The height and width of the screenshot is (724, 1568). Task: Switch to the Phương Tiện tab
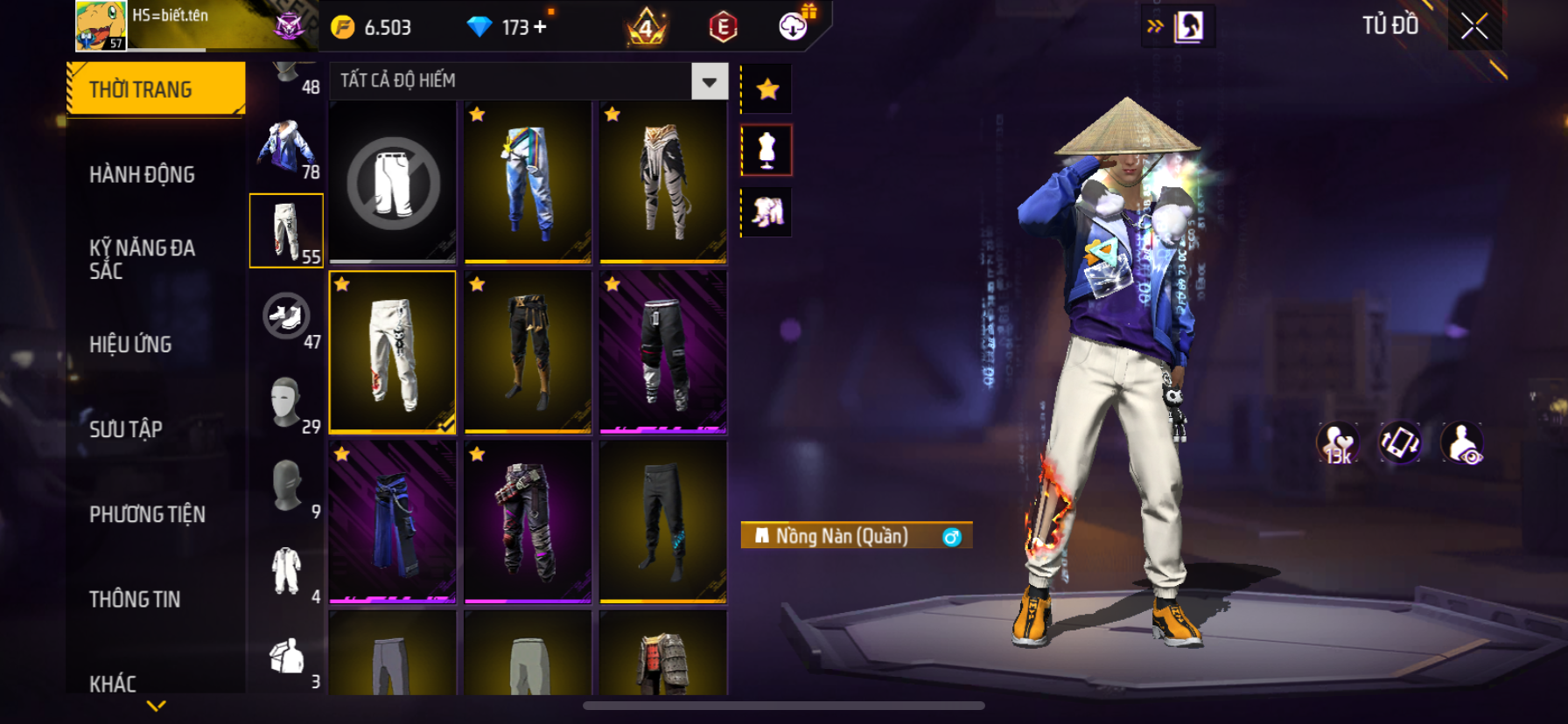(147, 514)
